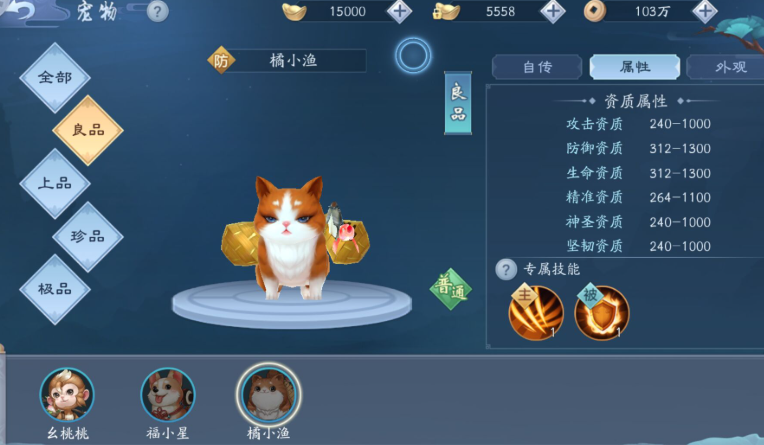The image size is (764, 445).
Task: Select the 上品 category filter
Action: tap(55, 183)
